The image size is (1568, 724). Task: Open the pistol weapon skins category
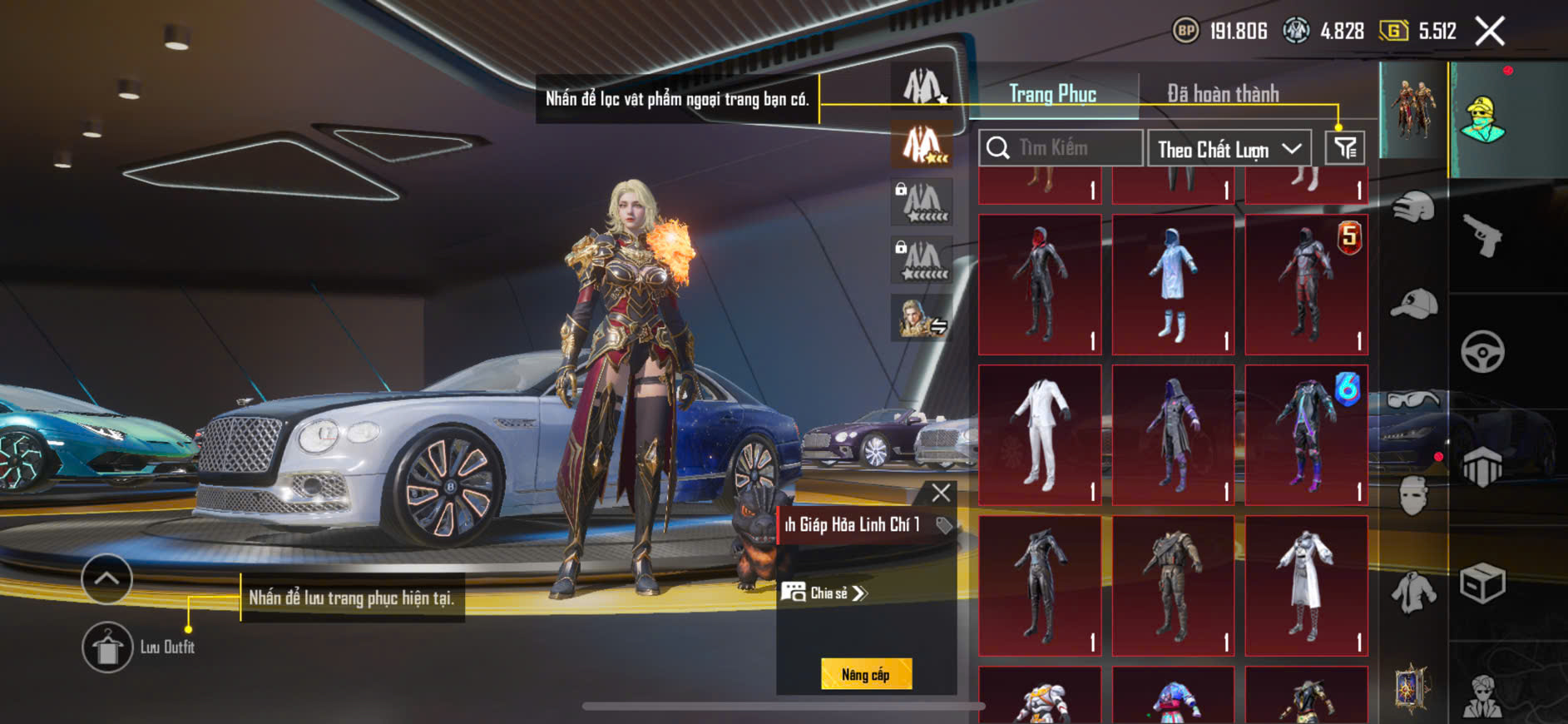click(x=1483, y=236)
